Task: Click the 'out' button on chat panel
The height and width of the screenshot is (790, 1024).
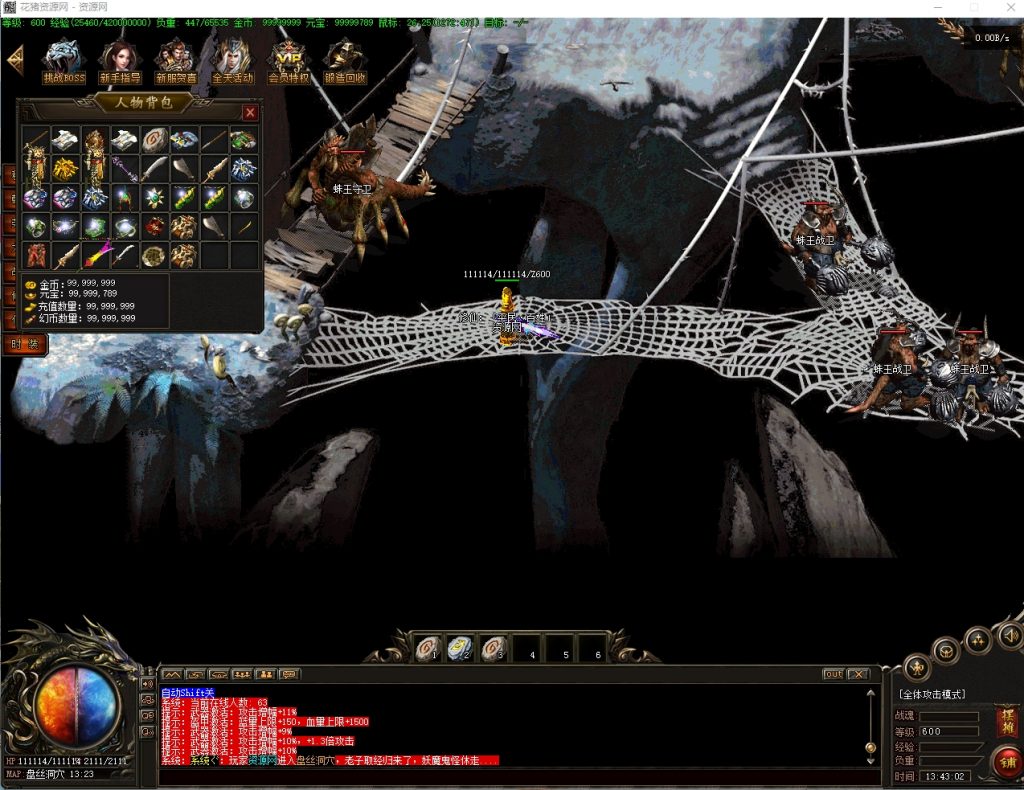Action: click(833, 674)
